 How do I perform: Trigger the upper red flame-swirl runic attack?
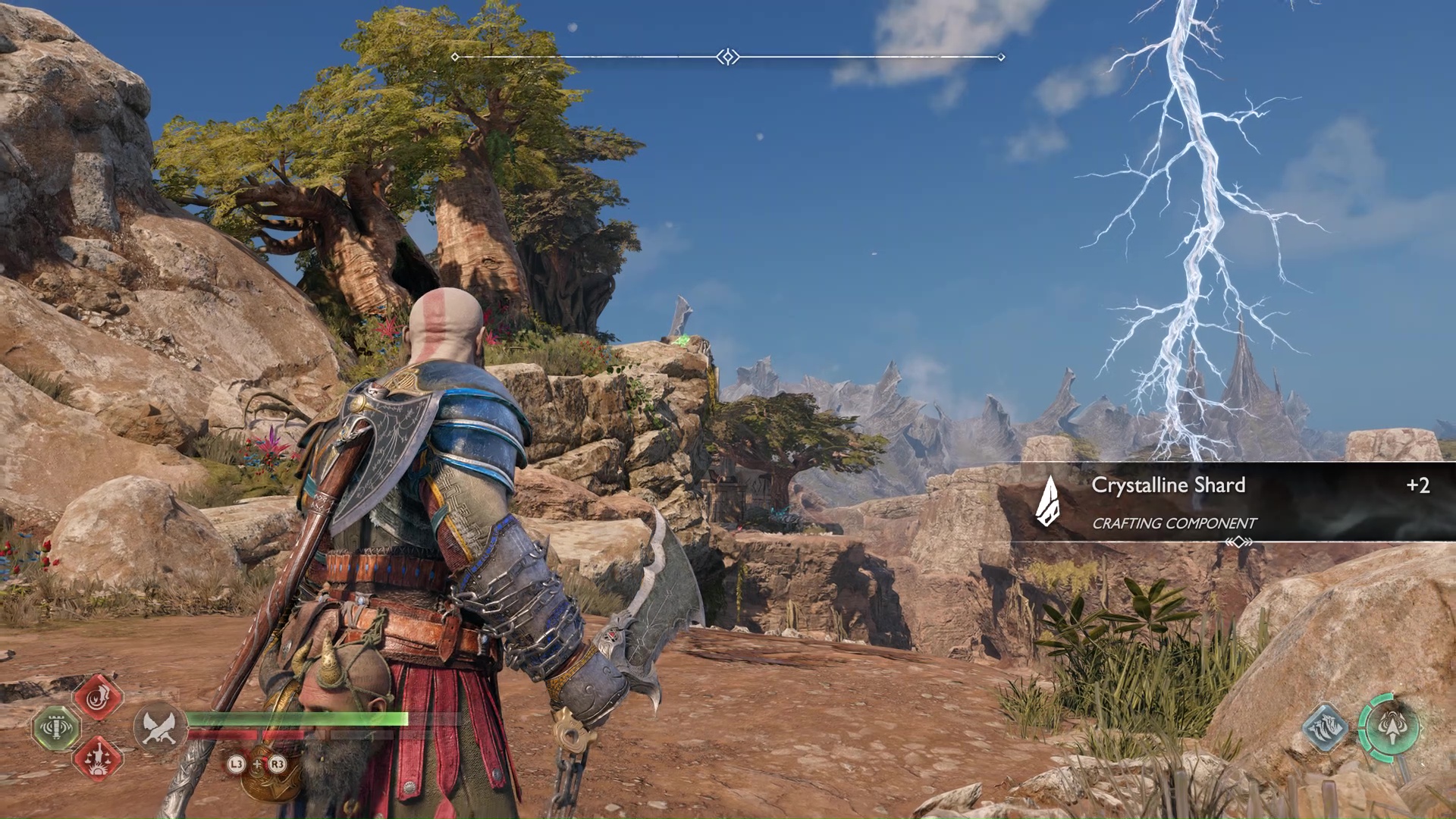click(x=98, y=697)
